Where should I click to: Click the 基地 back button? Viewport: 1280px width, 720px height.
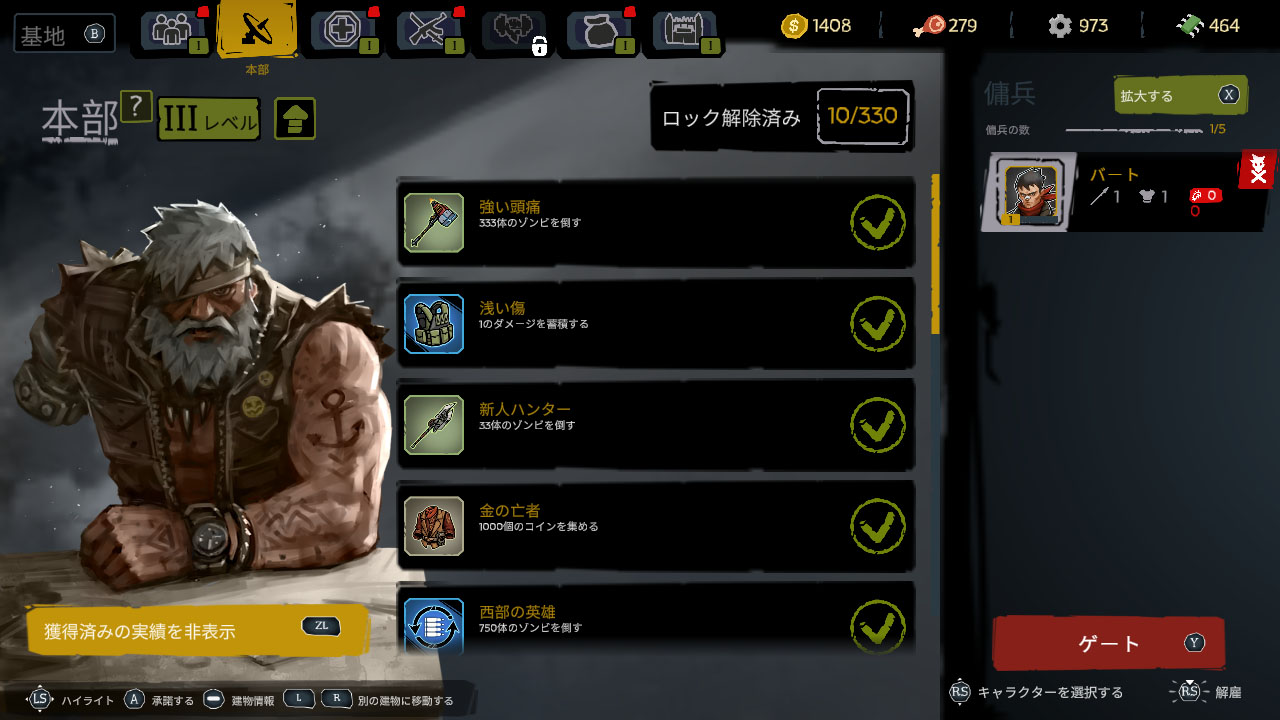64,34
